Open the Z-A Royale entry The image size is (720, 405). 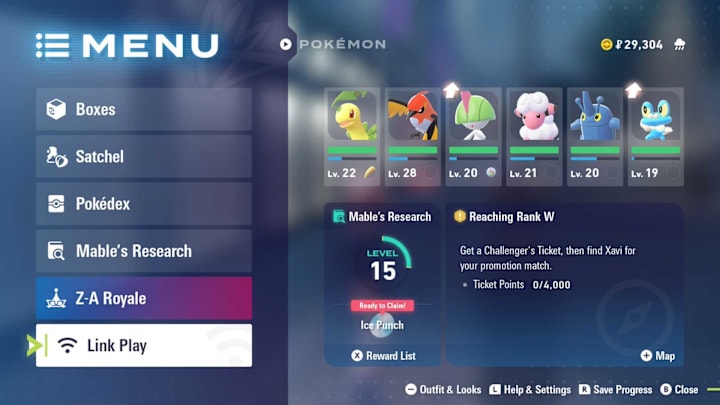point(143,298)
